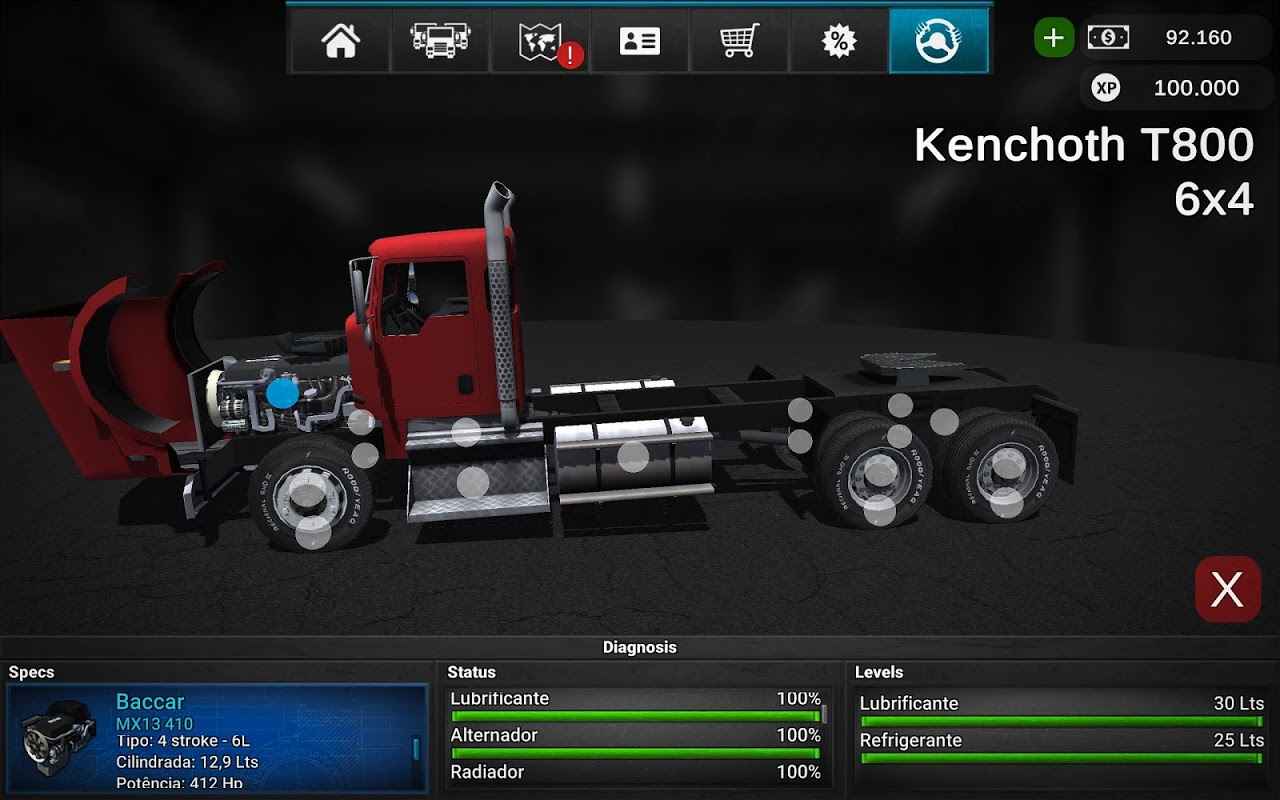Open the driver license ID icon
This screenshot has height=800, width=1280.
tap(639, 39)
